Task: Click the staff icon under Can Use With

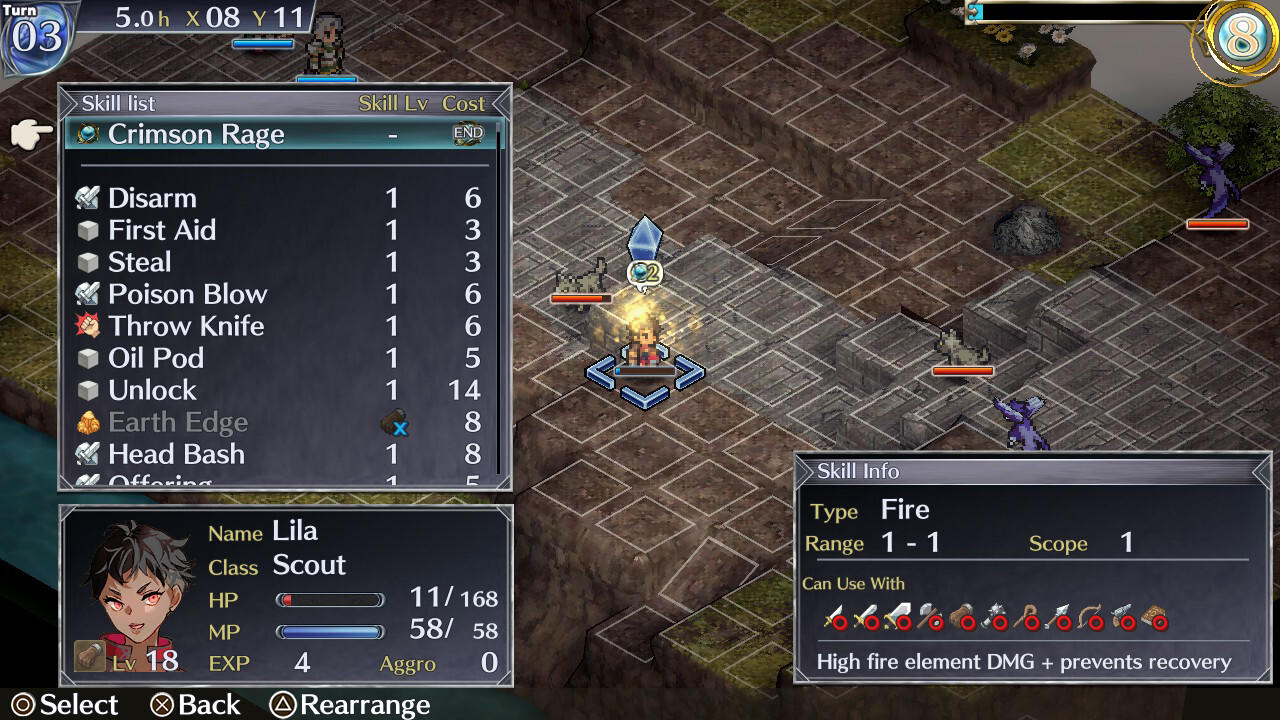Action: pos(1027,613)
